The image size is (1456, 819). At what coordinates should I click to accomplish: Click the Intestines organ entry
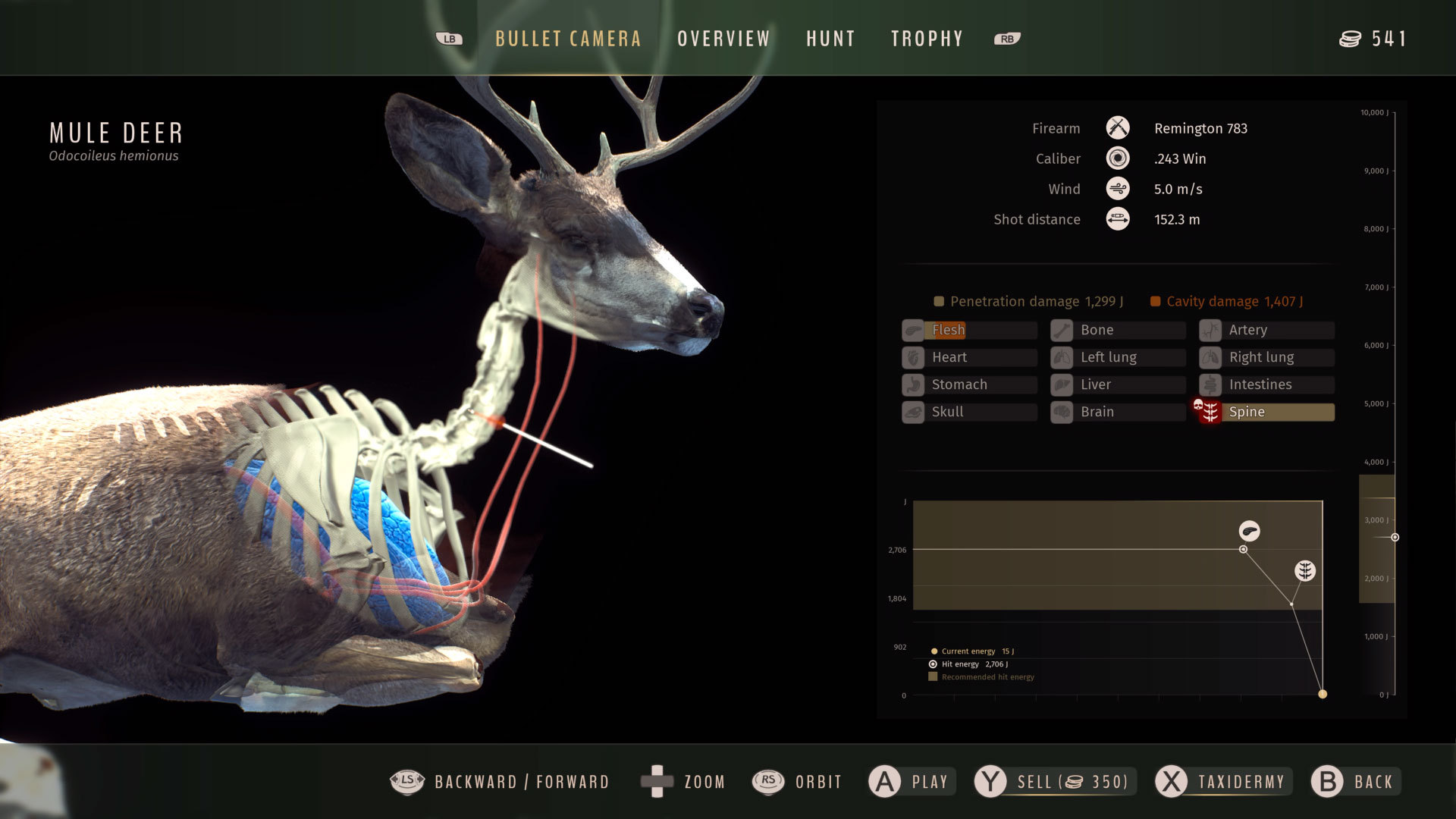(1266, 384)
